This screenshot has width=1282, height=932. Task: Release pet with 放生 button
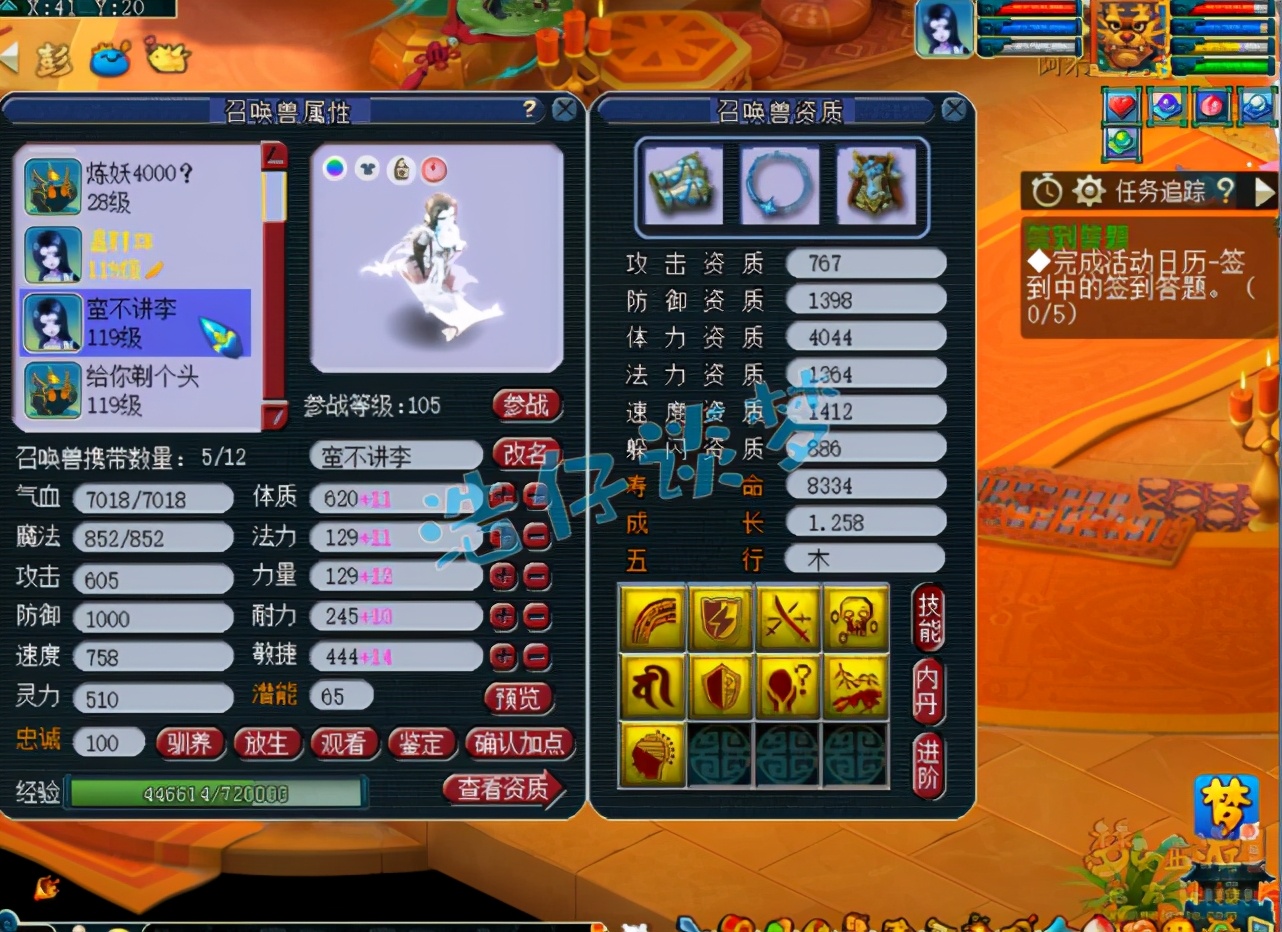click(x=266, y=743)
